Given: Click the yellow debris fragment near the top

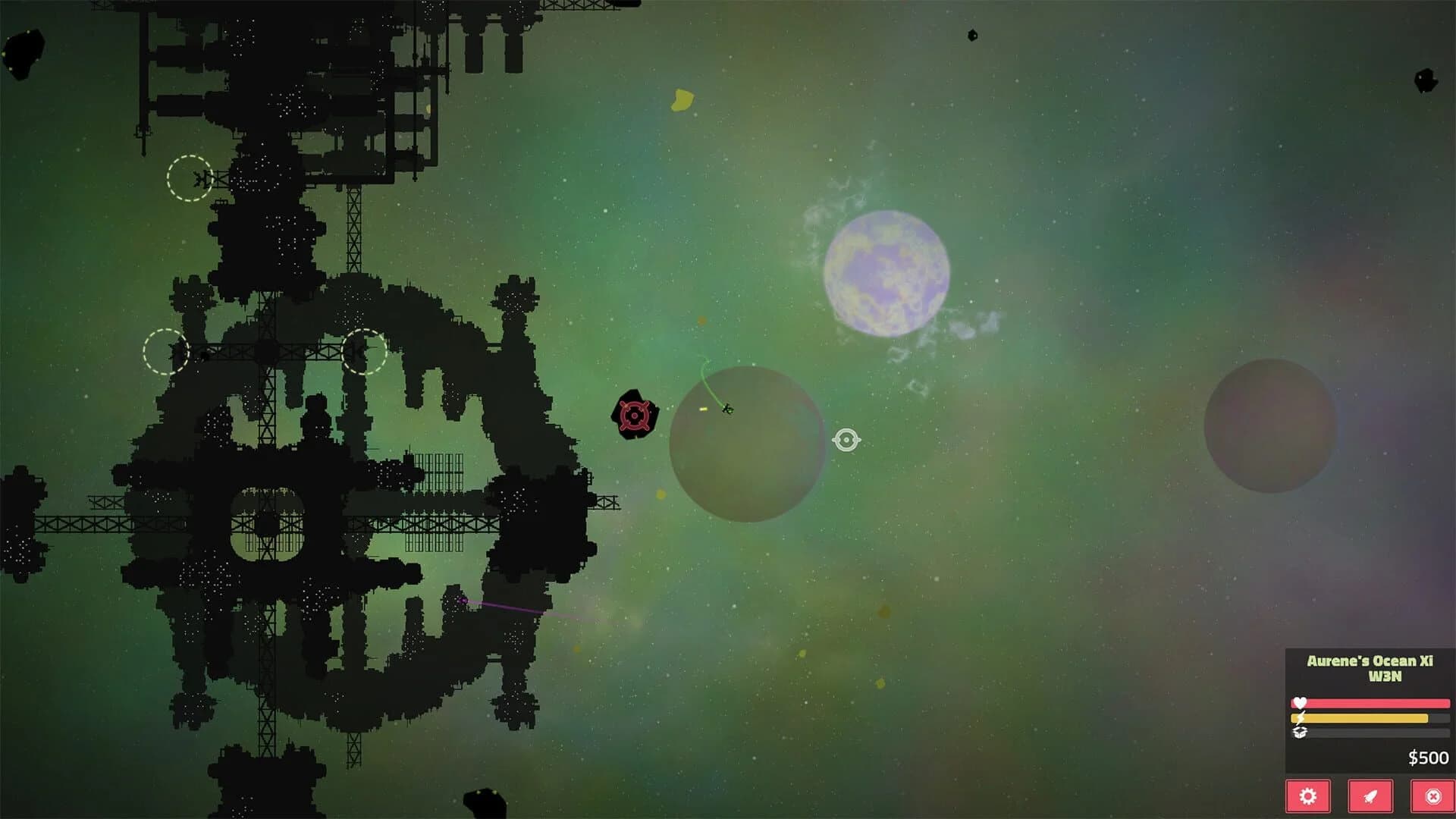Looking at the screenshot, I should pos(682,99).
